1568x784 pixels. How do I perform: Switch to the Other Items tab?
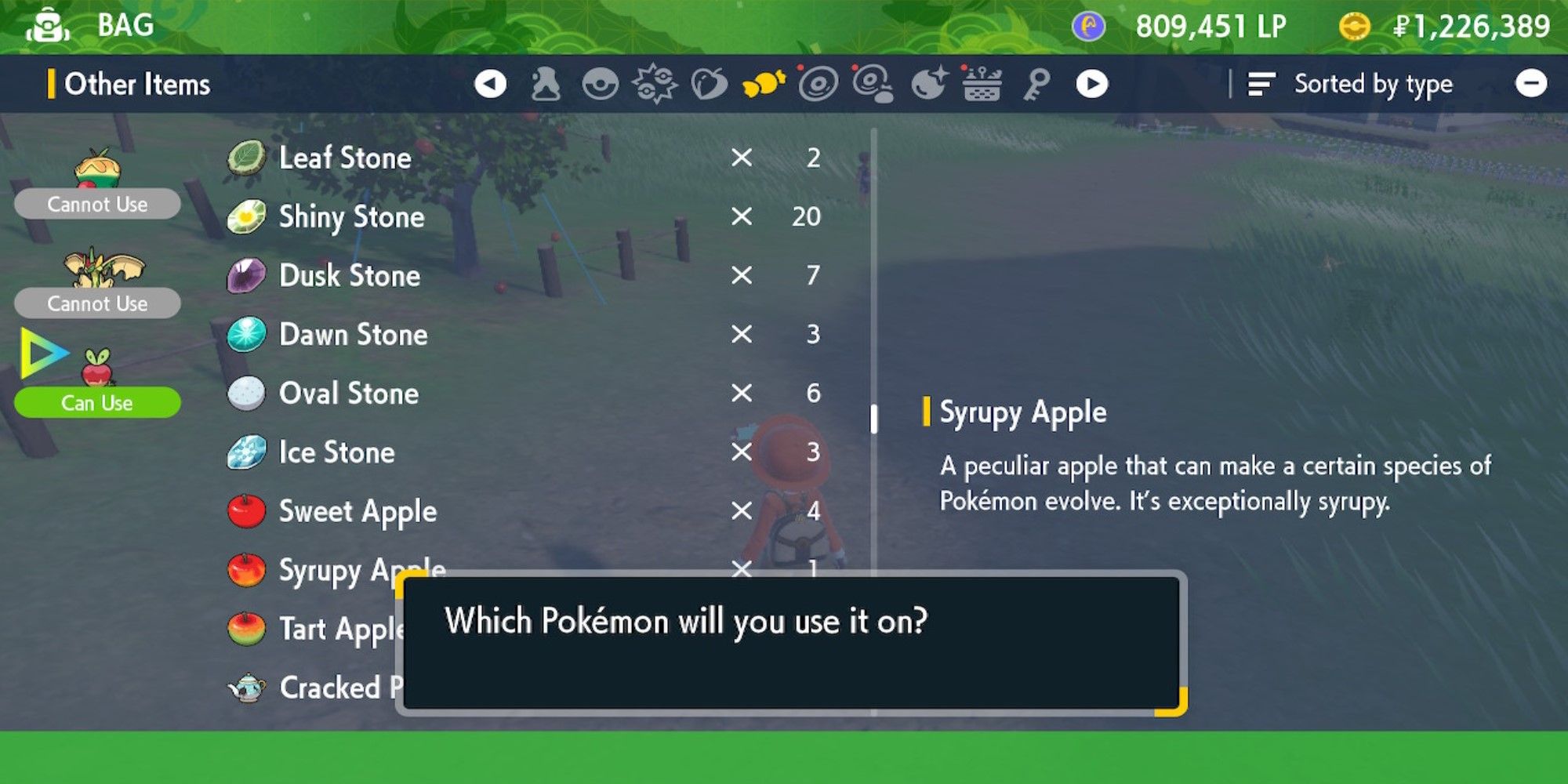tap(137, 84)
